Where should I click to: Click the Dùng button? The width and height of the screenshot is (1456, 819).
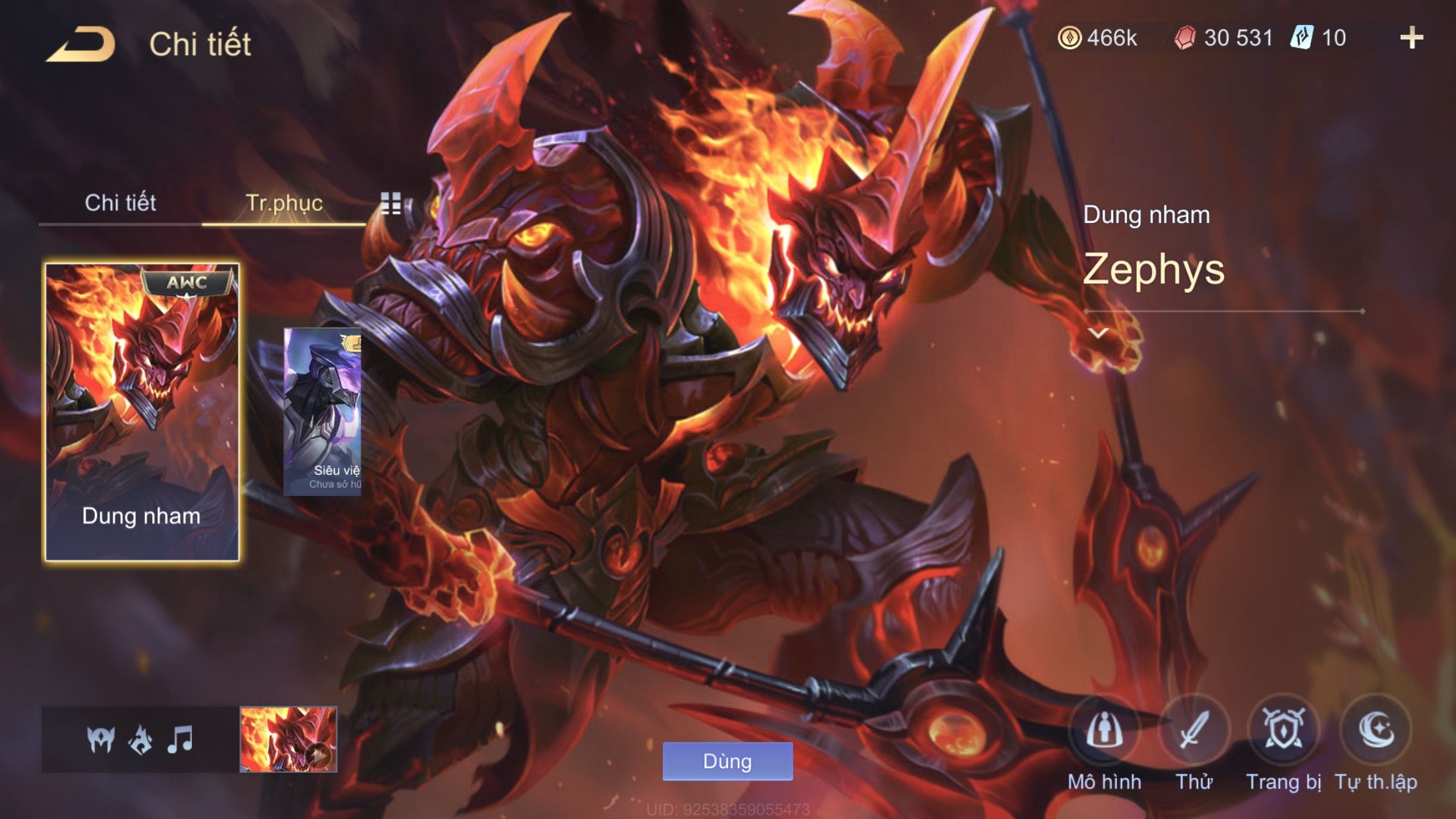click(x=727, y=761)
